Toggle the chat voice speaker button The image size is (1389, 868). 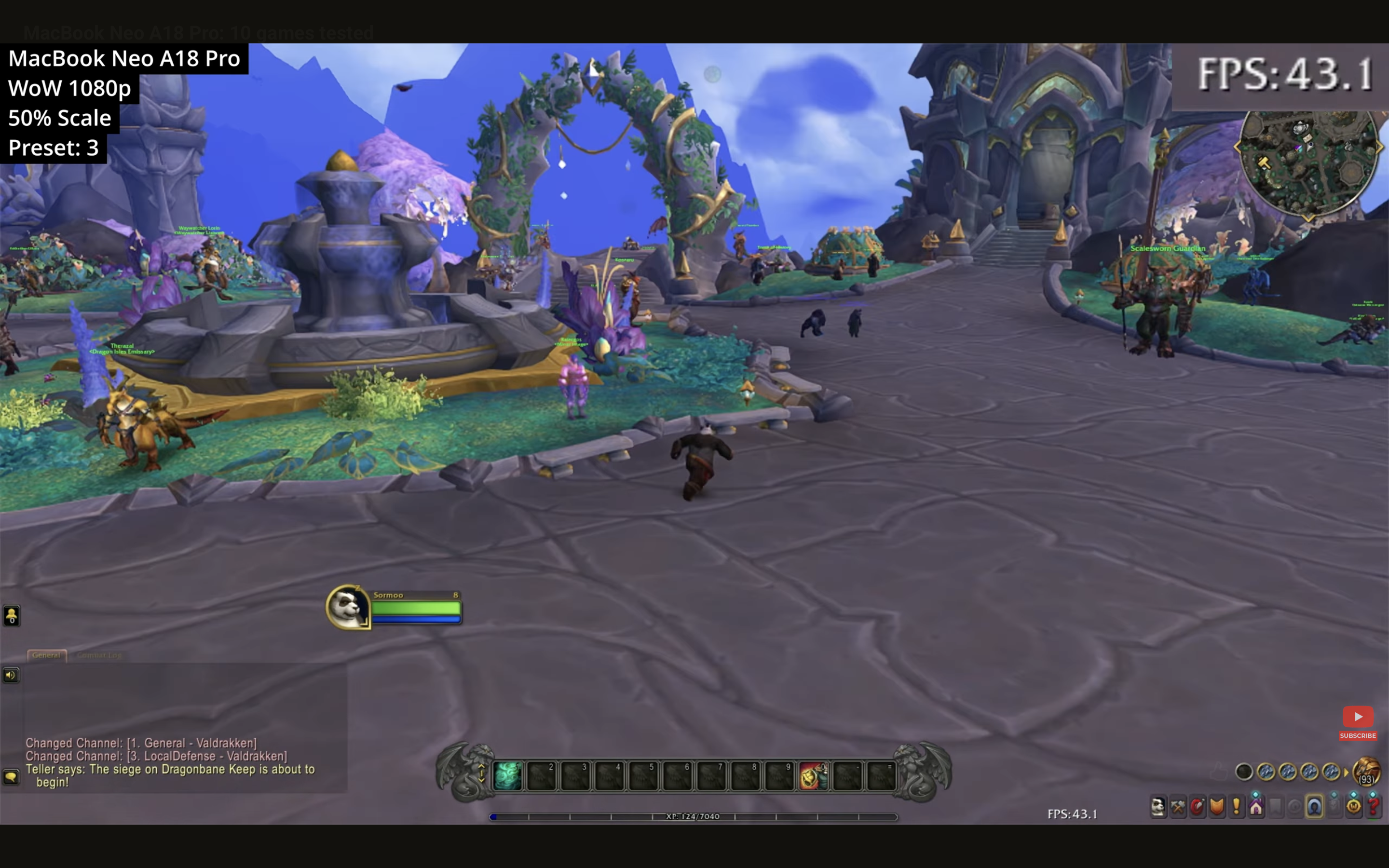11,675
